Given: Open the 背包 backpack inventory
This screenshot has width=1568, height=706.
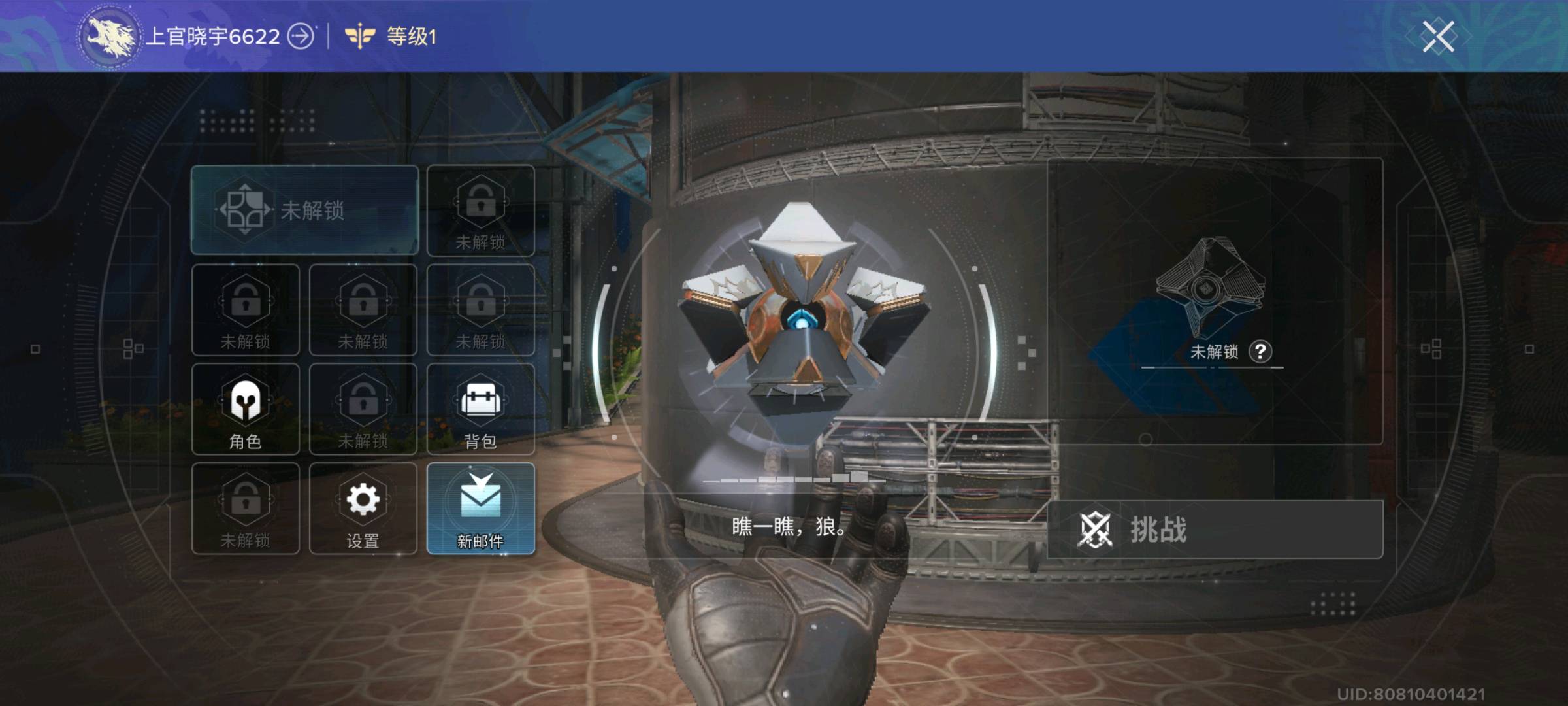Looking at the screenshot, I should 481,410.
